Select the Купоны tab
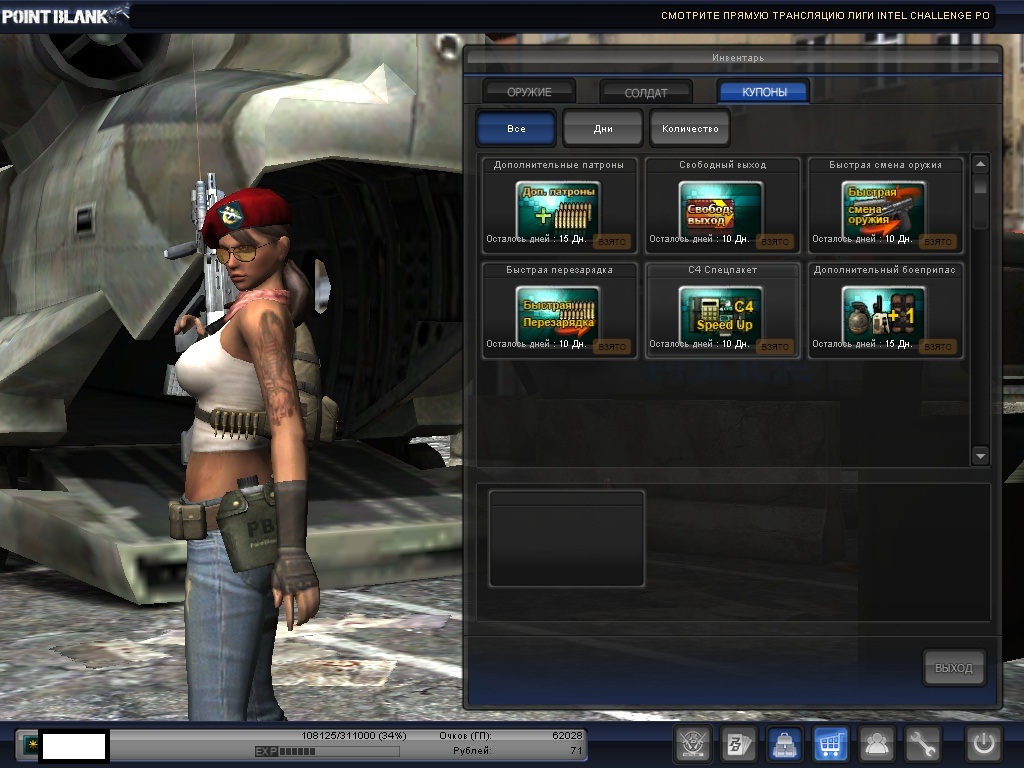Image resolution: width=1024 pixels, height=768 pixels. 764,92
